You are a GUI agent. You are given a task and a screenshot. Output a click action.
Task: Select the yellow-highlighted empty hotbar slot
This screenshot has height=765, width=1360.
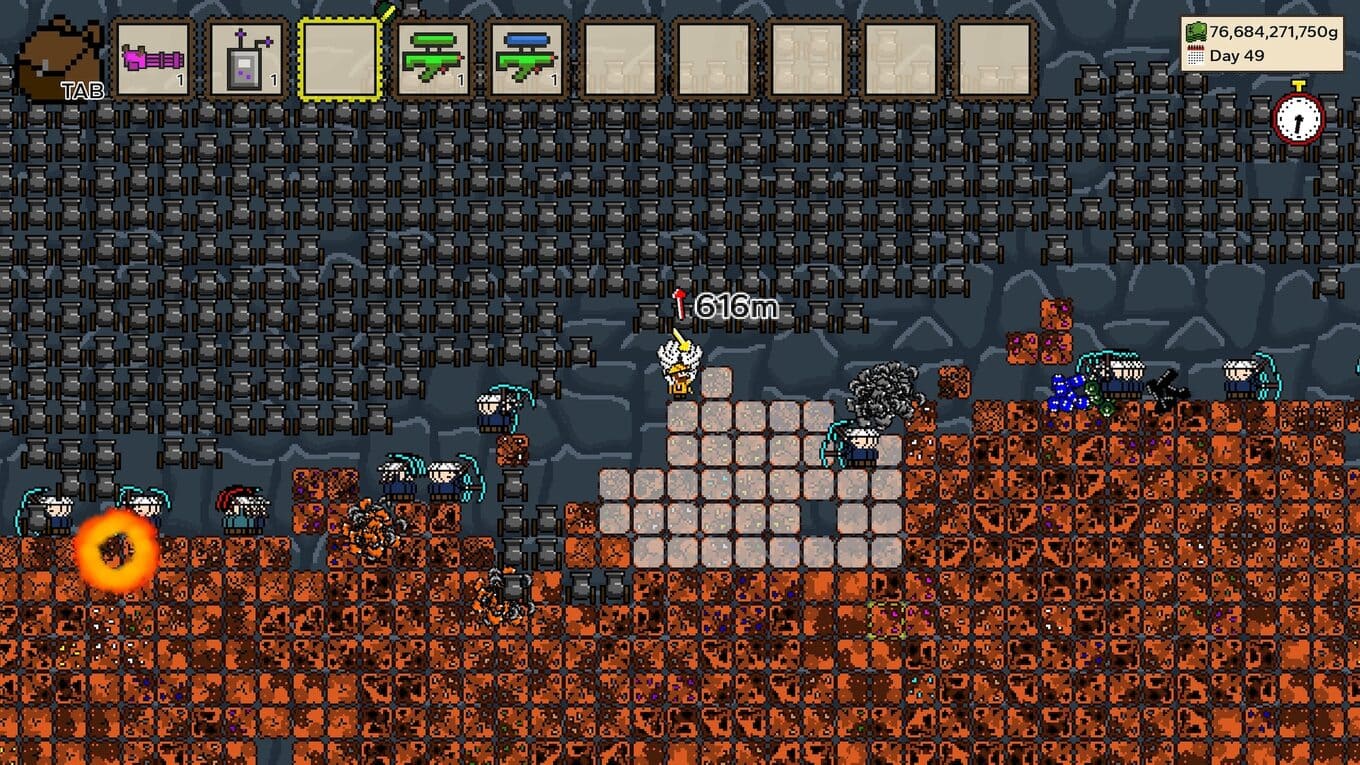coord(341,60)
